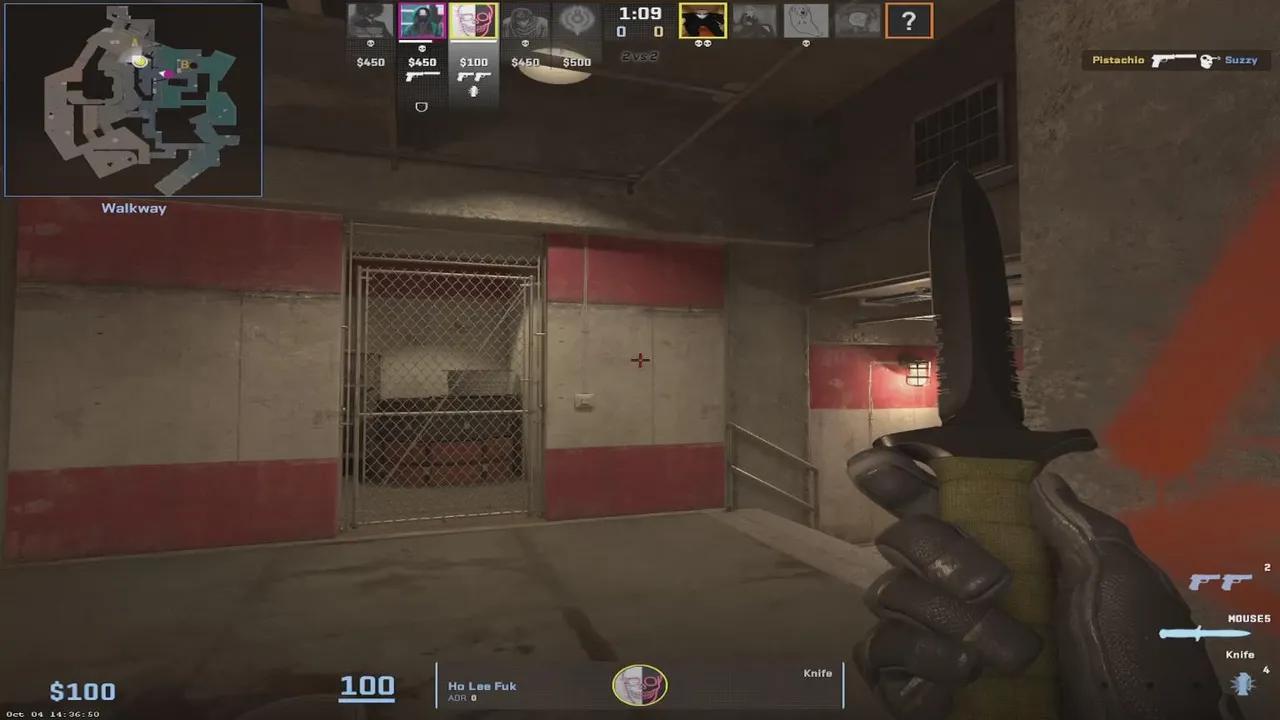The image size is (1280, 720).
Task: Toggle the pink cyberpunk teammate avatar
Action: (x=422, y=20)
